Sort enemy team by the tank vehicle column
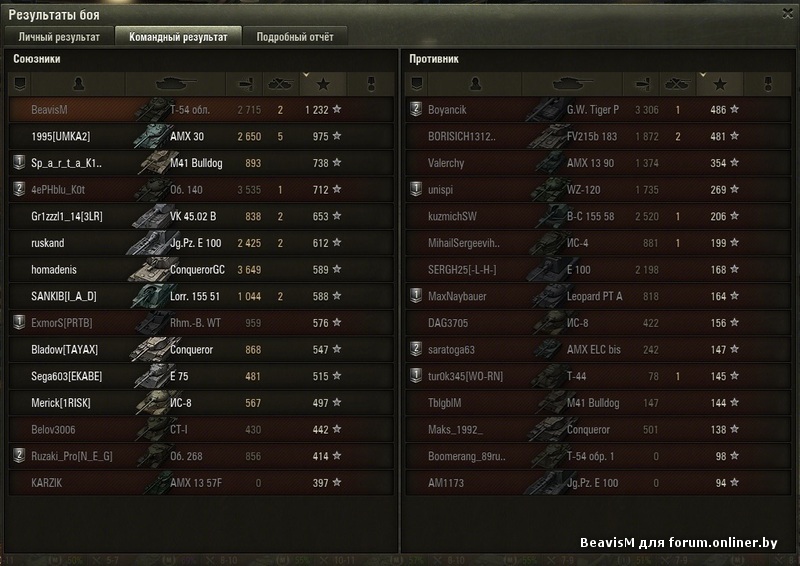The width and height of the screenshot is (800, 566). coord(573,83)
